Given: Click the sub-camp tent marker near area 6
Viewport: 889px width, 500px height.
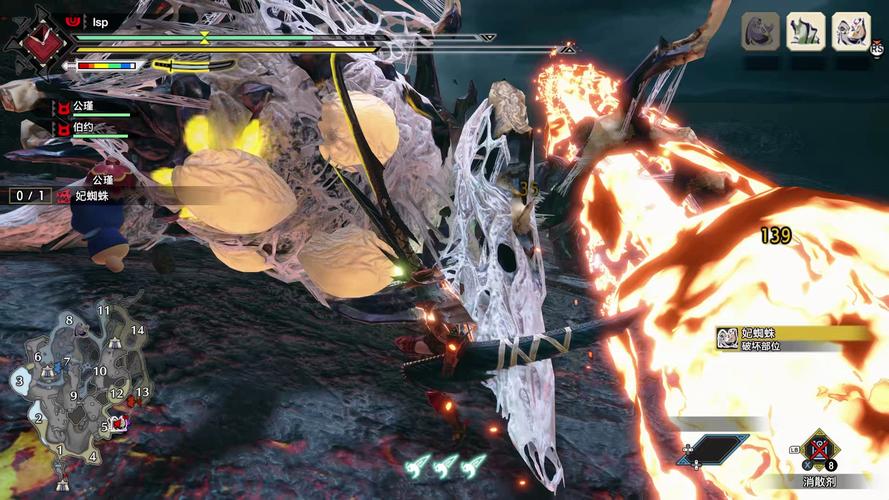Looking at the screenshot, I should coord(46,371).
